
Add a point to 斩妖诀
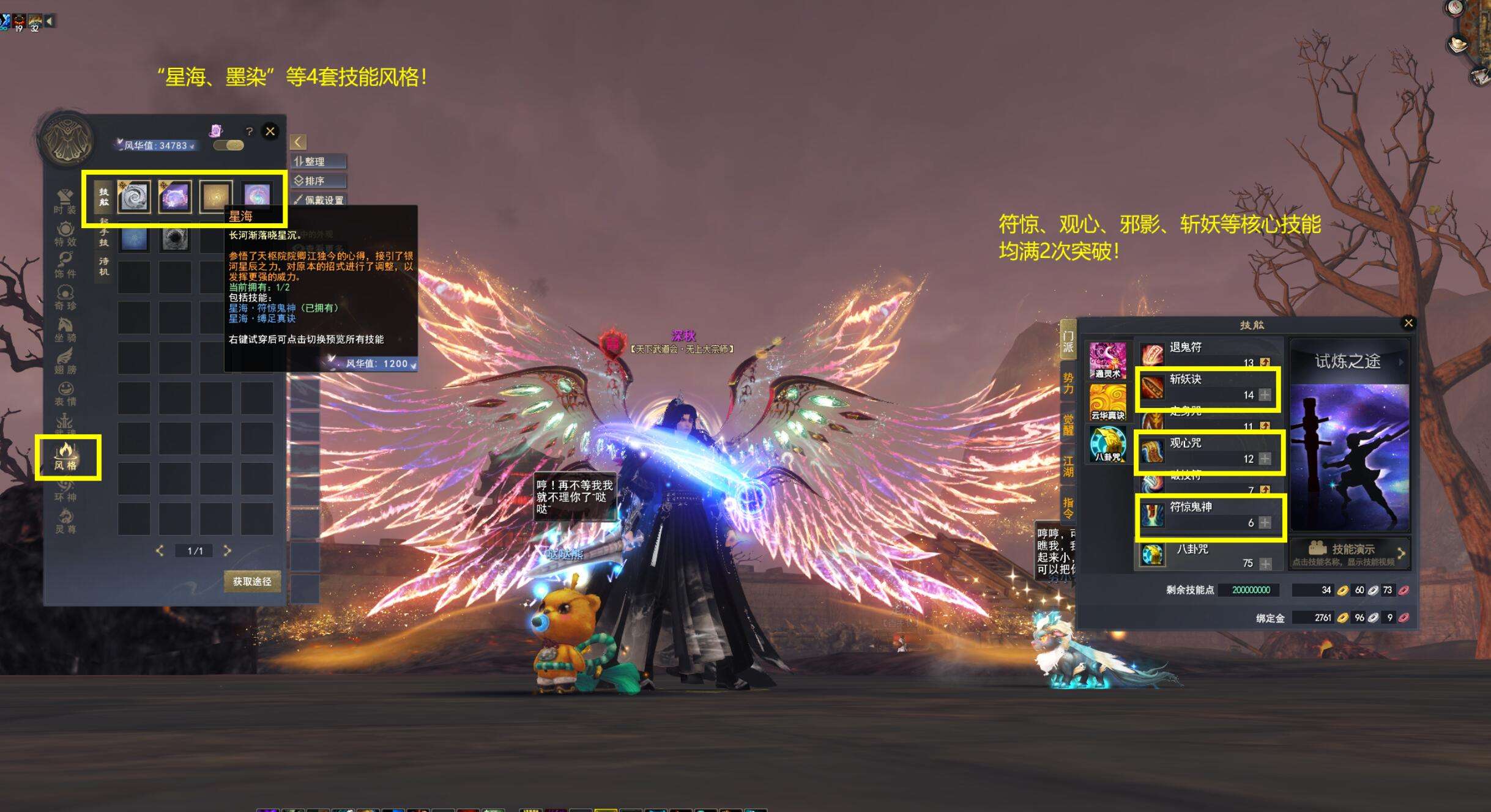[1265, 395]
